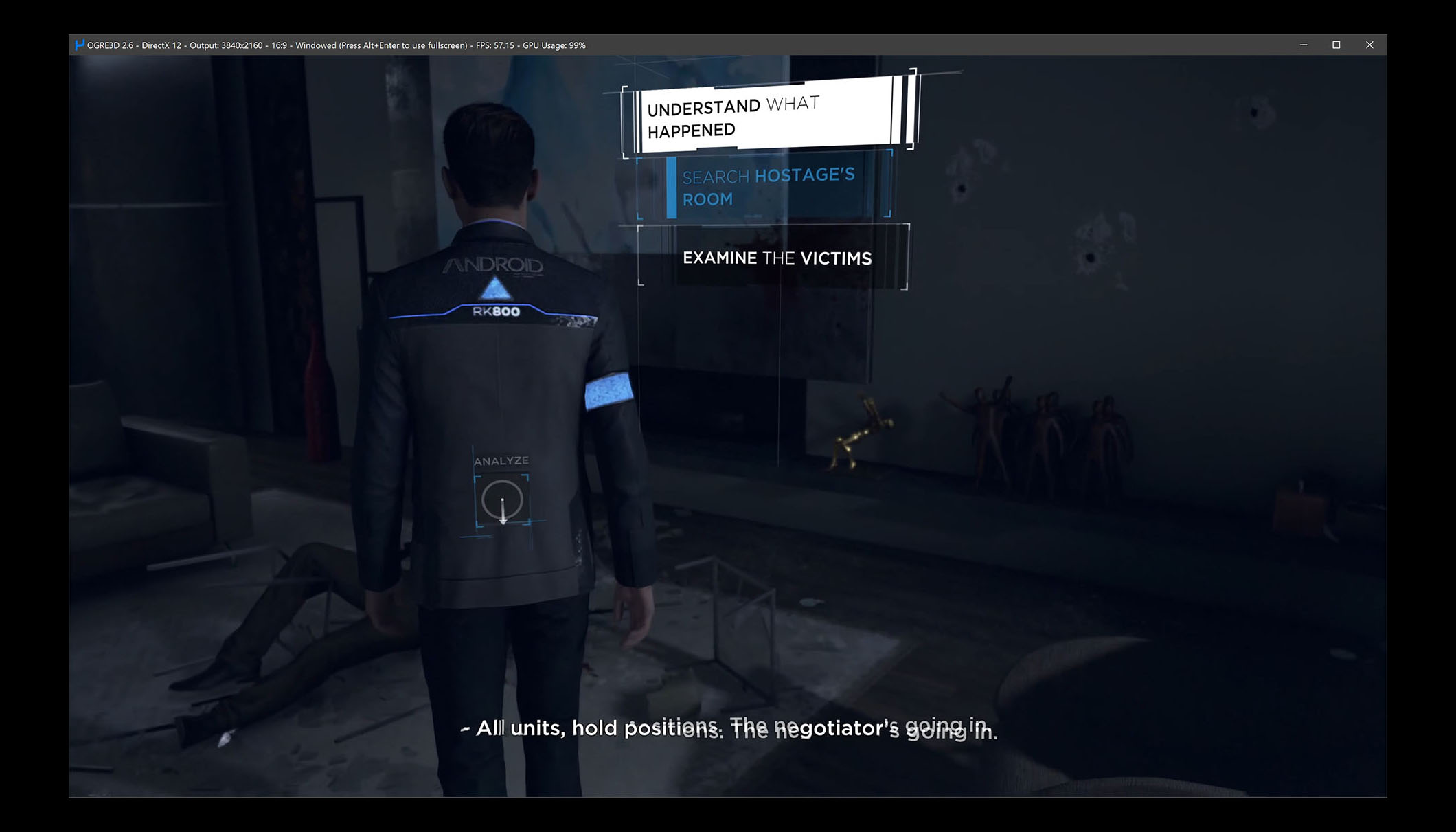Select the Examine the Victims objective
Screen dimensions: 1456x832
[776, 258]
